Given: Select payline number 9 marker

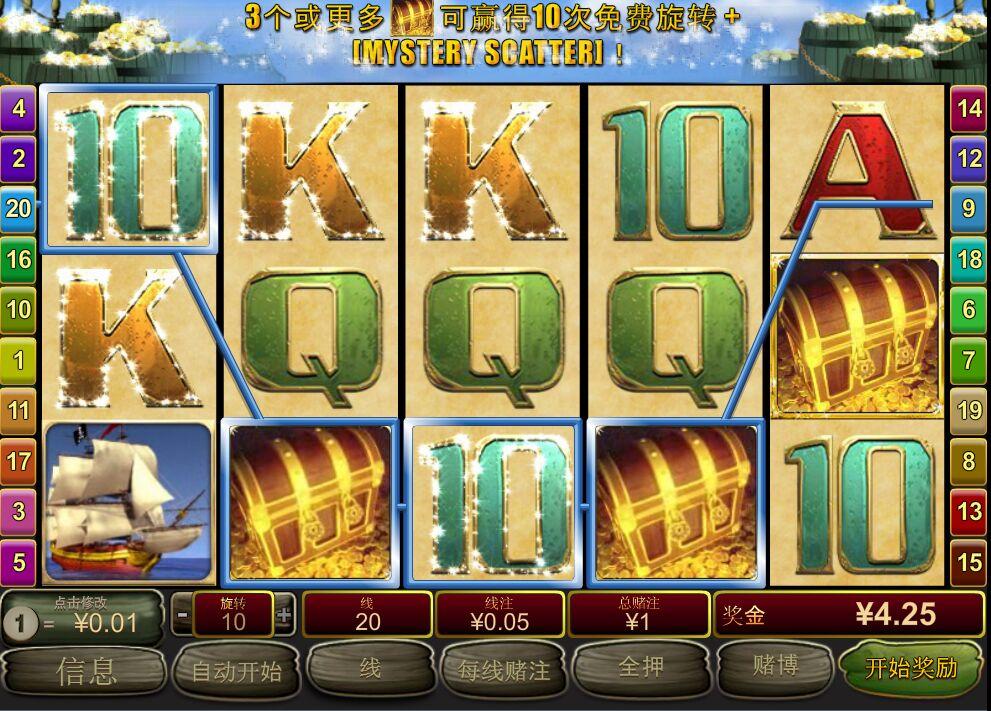Looking at the screenshot, I should point(969,208).
